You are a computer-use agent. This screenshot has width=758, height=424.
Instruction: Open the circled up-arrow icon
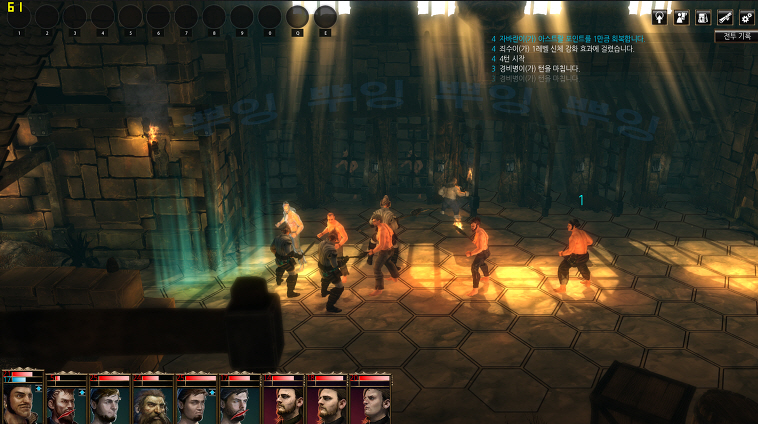pyautogui.click(x=660, y=17)
